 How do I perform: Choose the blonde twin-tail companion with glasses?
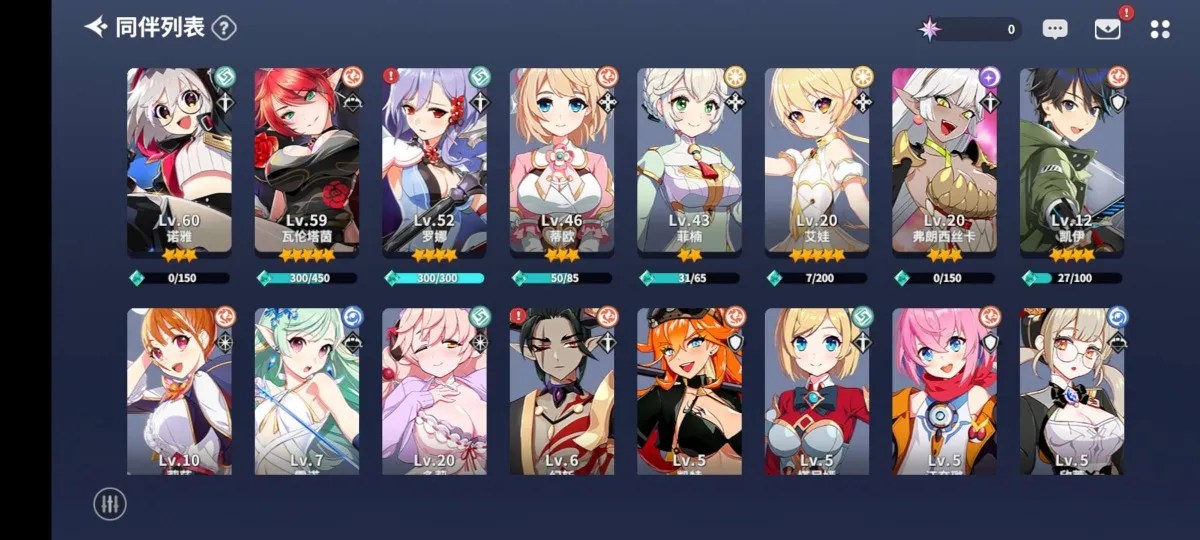[1072, 390]
